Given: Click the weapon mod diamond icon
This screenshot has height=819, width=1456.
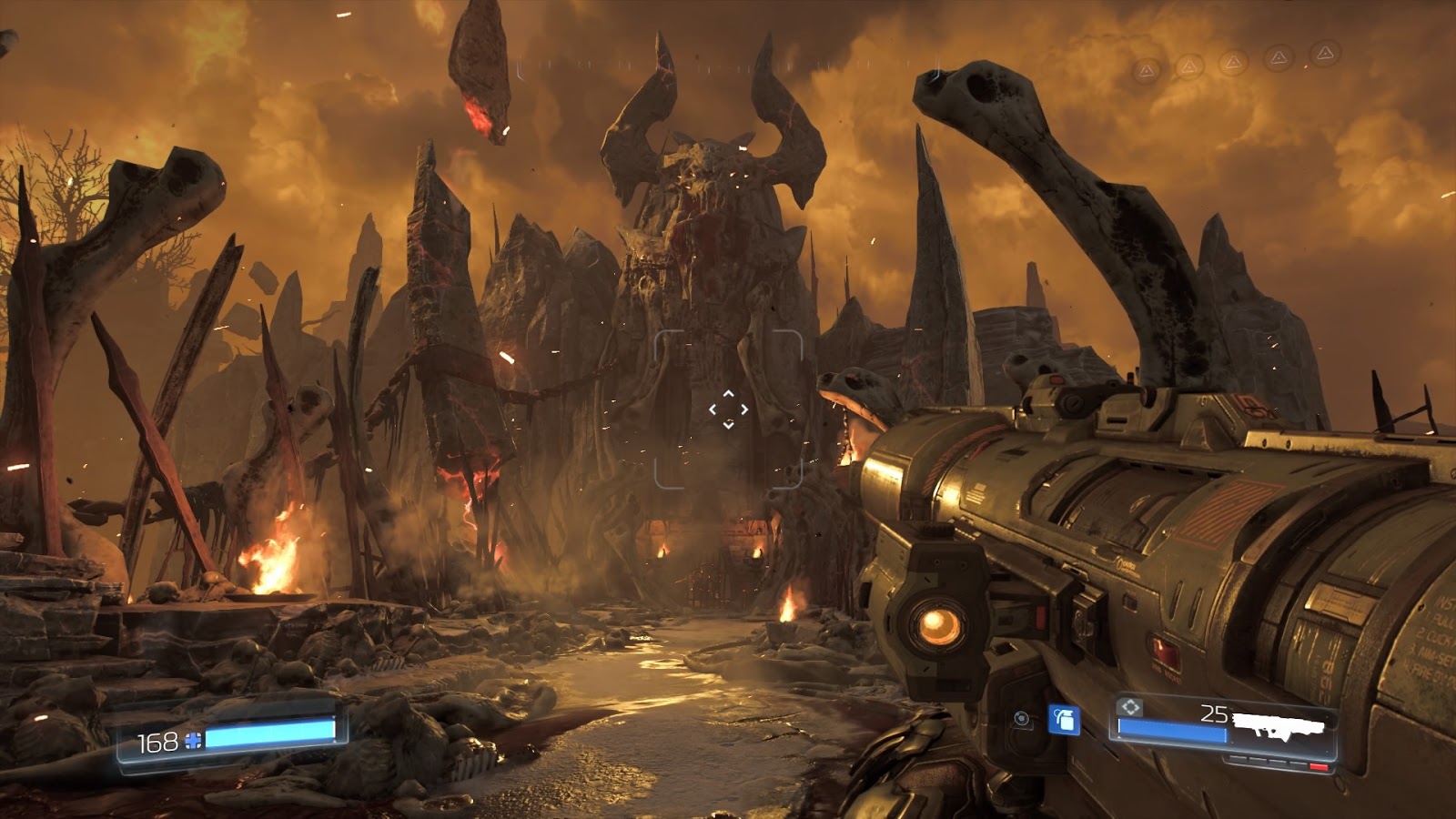Looking at the screenshot, I should coord(1127,708).
